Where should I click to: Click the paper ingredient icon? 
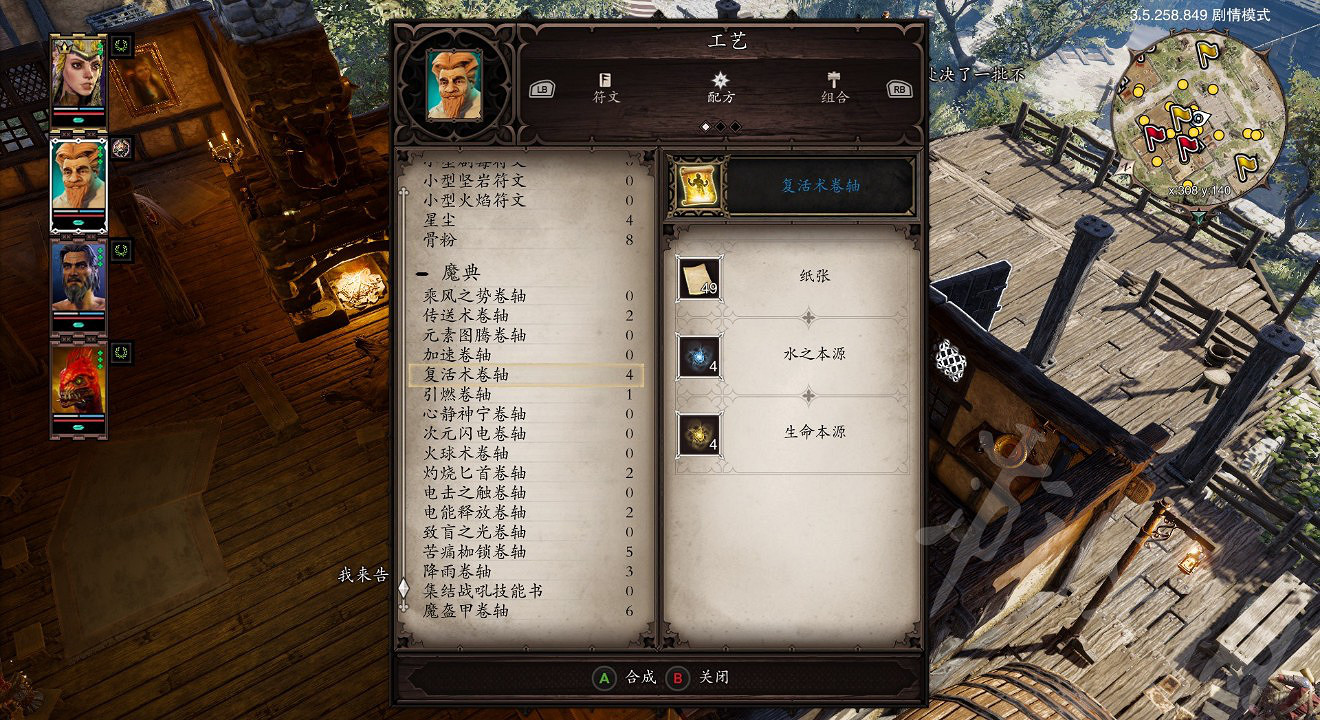[x=701, y=278]
